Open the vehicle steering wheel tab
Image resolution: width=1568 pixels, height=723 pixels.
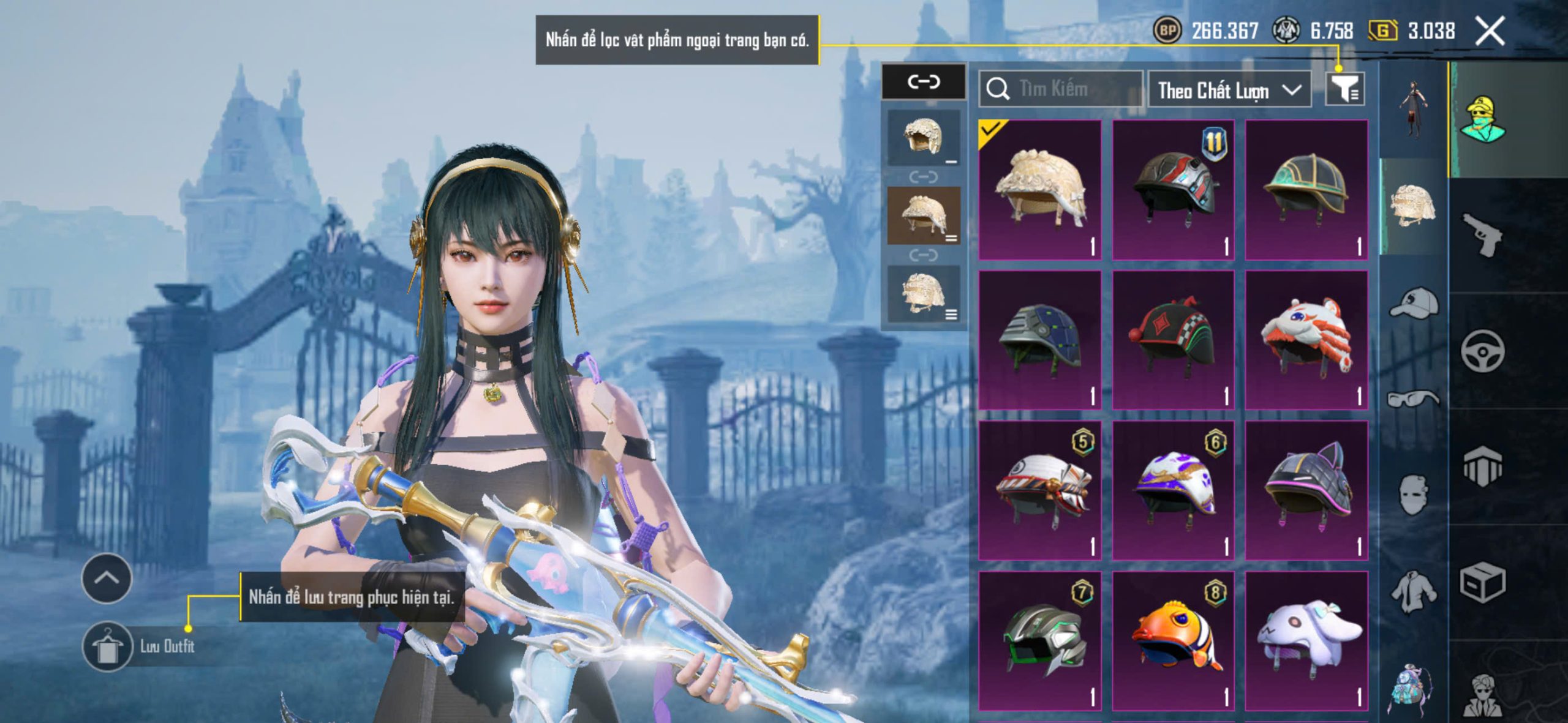point(1482,351)
